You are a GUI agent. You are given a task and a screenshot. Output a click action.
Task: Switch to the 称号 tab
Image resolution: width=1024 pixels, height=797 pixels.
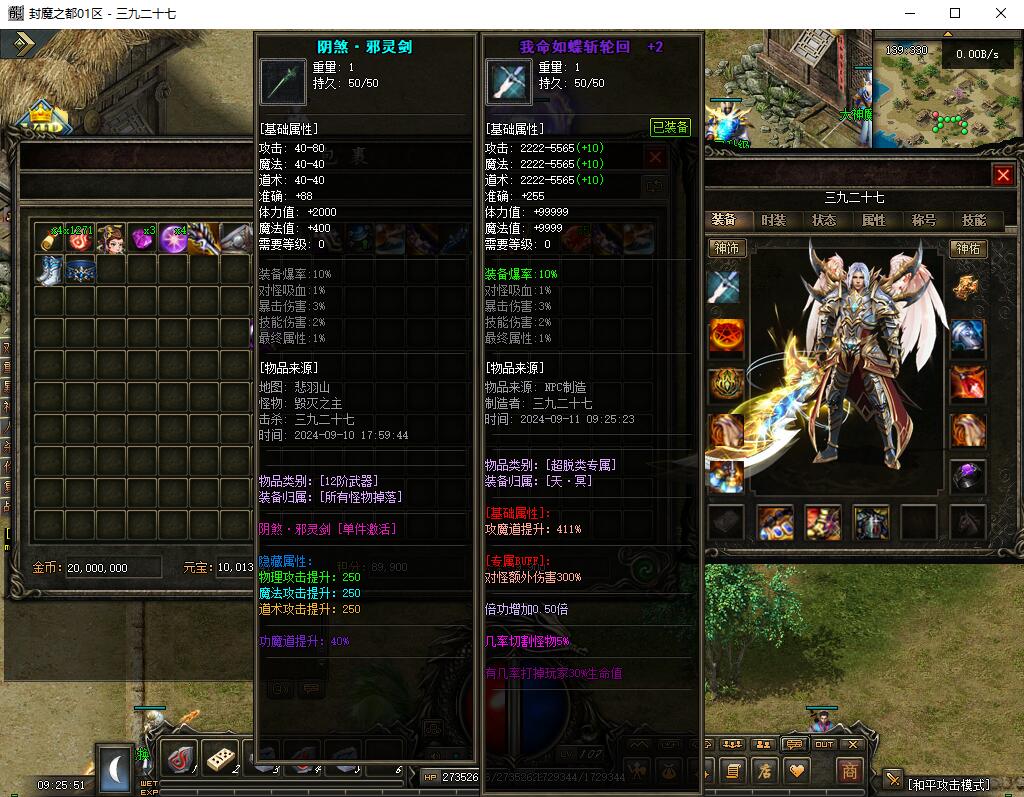(x=923, y=220)
